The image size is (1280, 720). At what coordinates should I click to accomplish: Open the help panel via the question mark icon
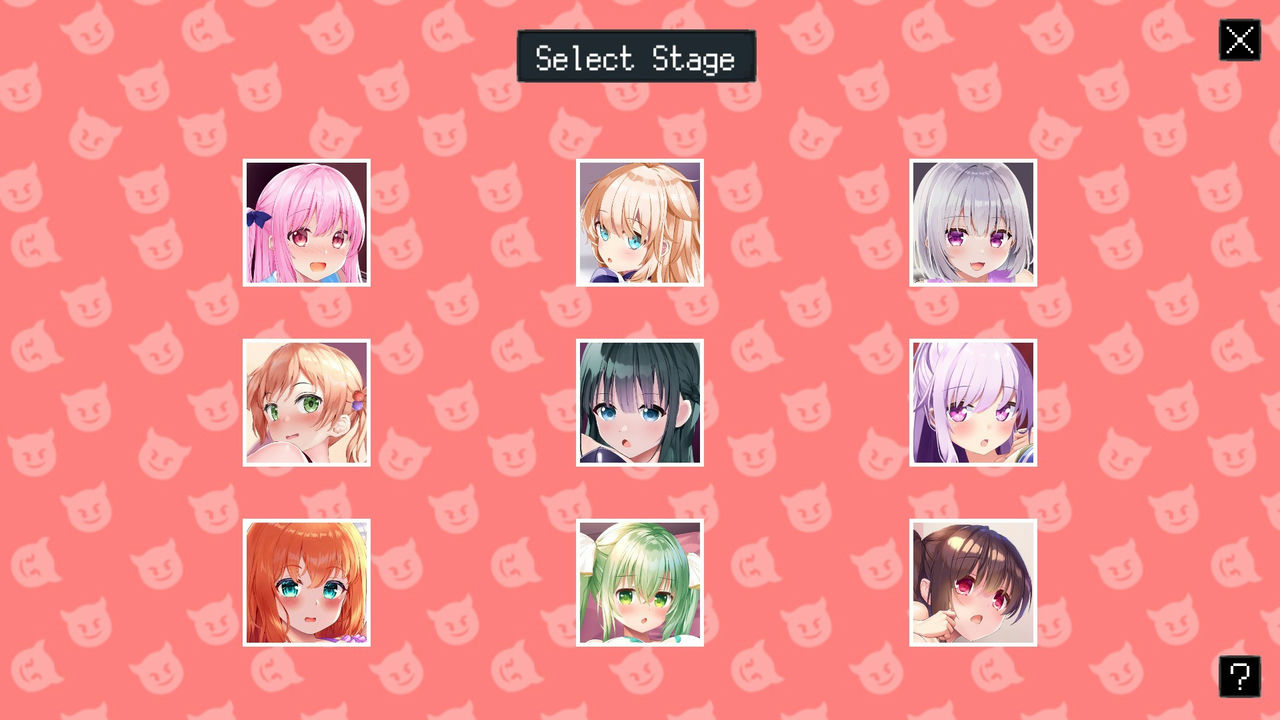(x=1239, y=676)
